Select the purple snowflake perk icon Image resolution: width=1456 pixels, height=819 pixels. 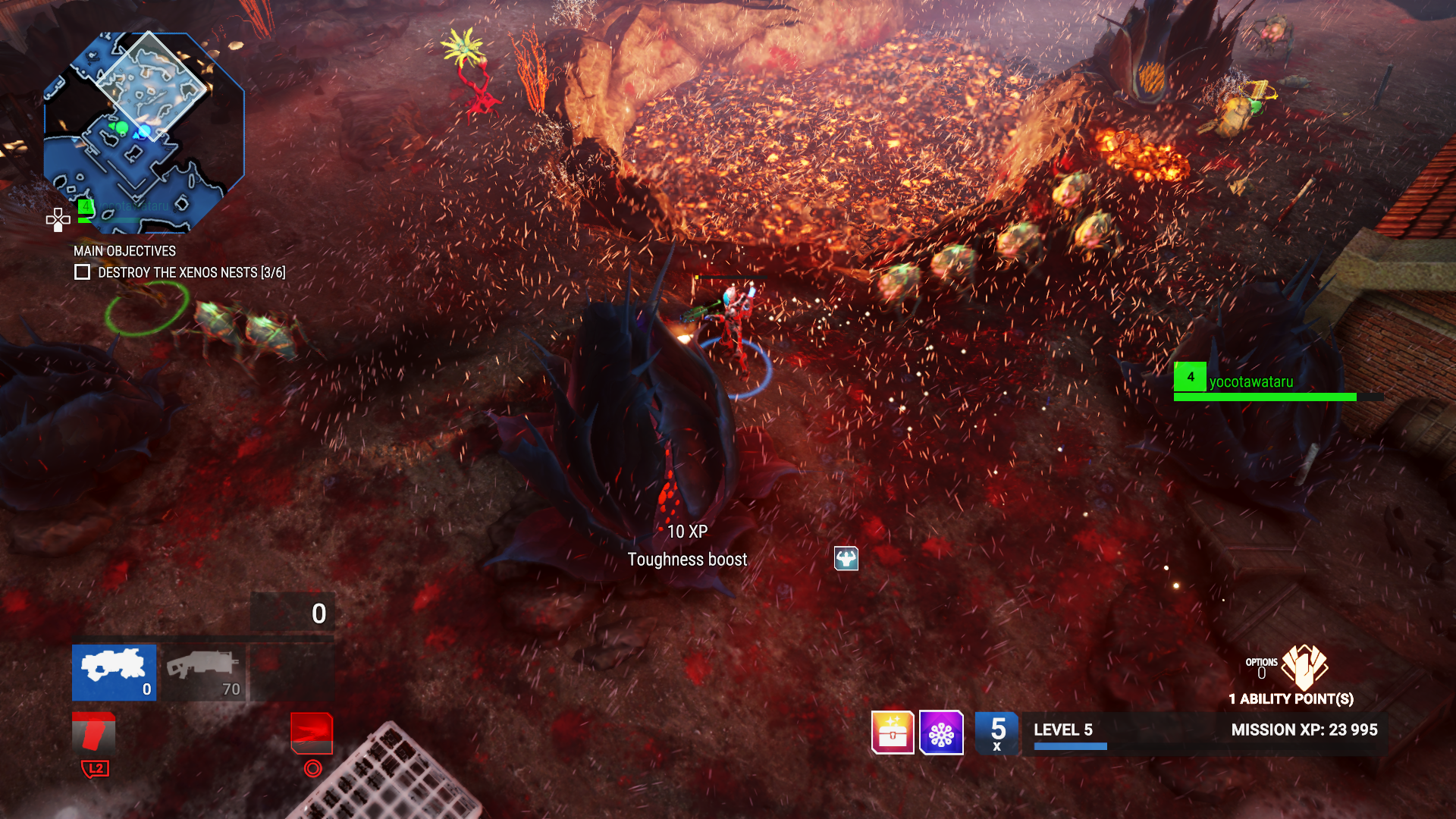coord(941,733)
